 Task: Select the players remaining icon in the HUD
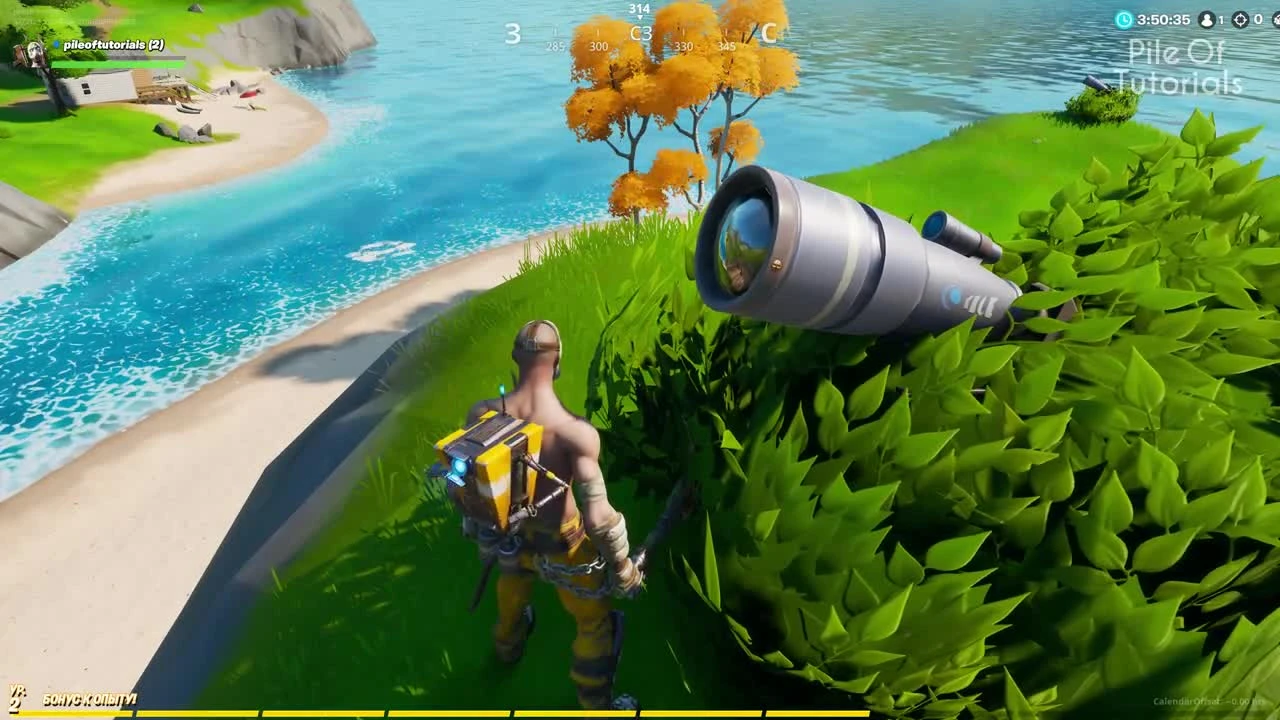click(x=1206, y=18)
